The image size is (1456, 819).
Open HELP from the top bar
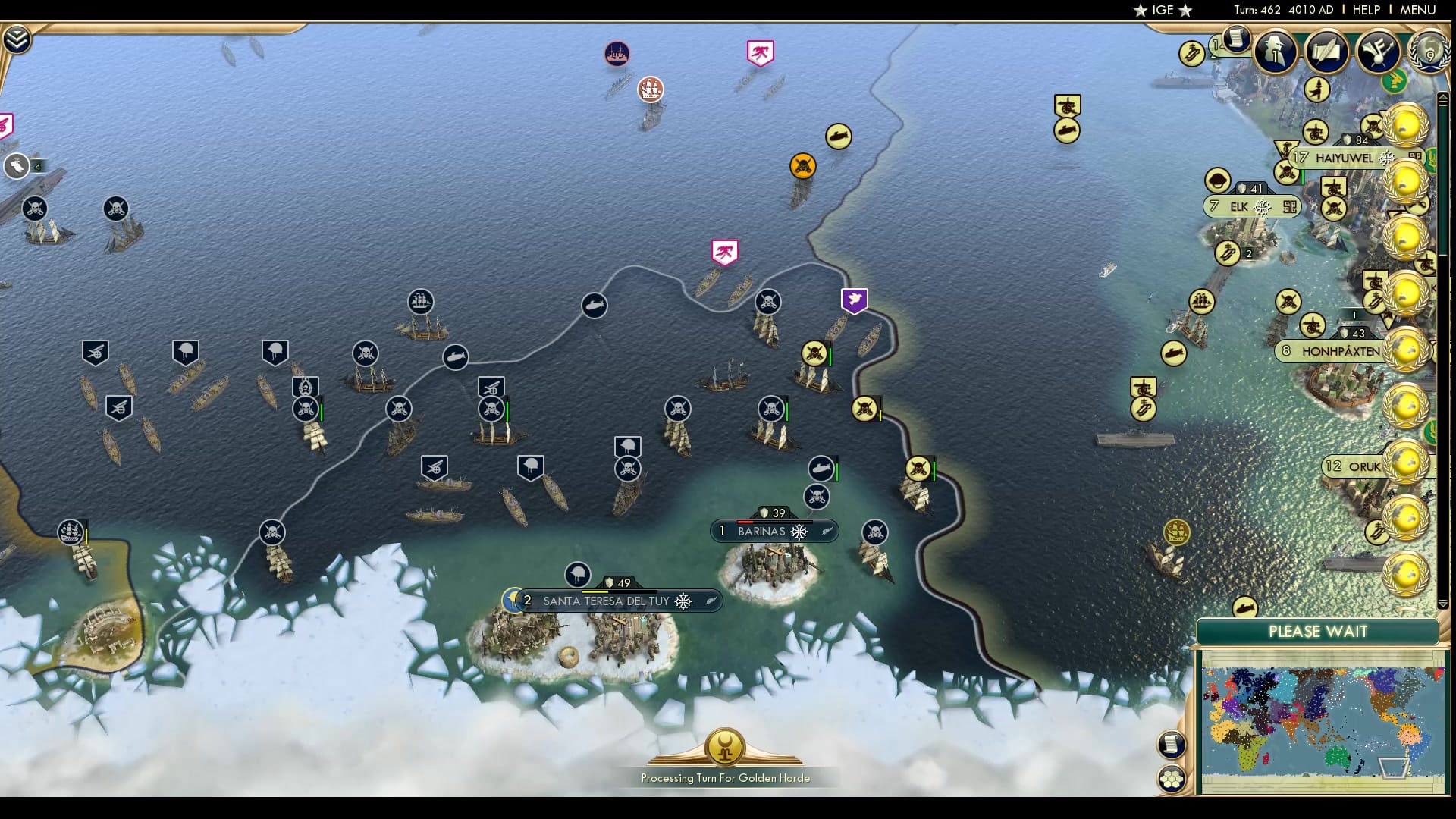click(1365, 10)
